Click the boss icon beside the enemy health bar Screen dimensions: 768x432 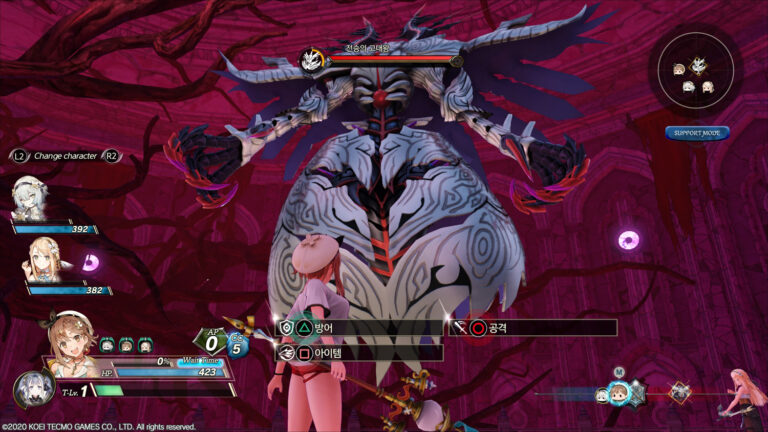pos(310,61)
